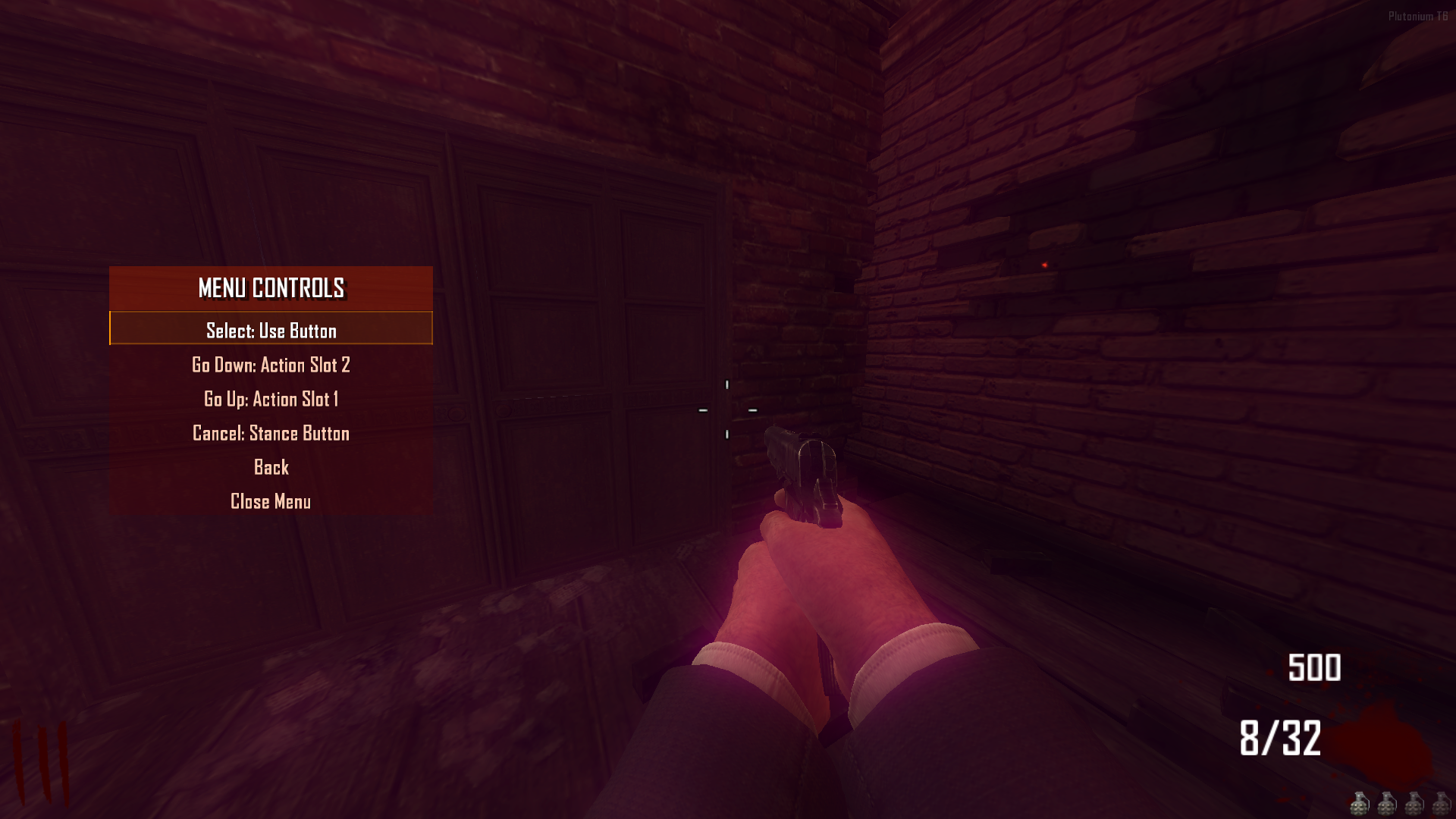The width and height of the screenshot is (1456, 819).
Task: Click the highlighted orange selection row
Action: [271, 331]
